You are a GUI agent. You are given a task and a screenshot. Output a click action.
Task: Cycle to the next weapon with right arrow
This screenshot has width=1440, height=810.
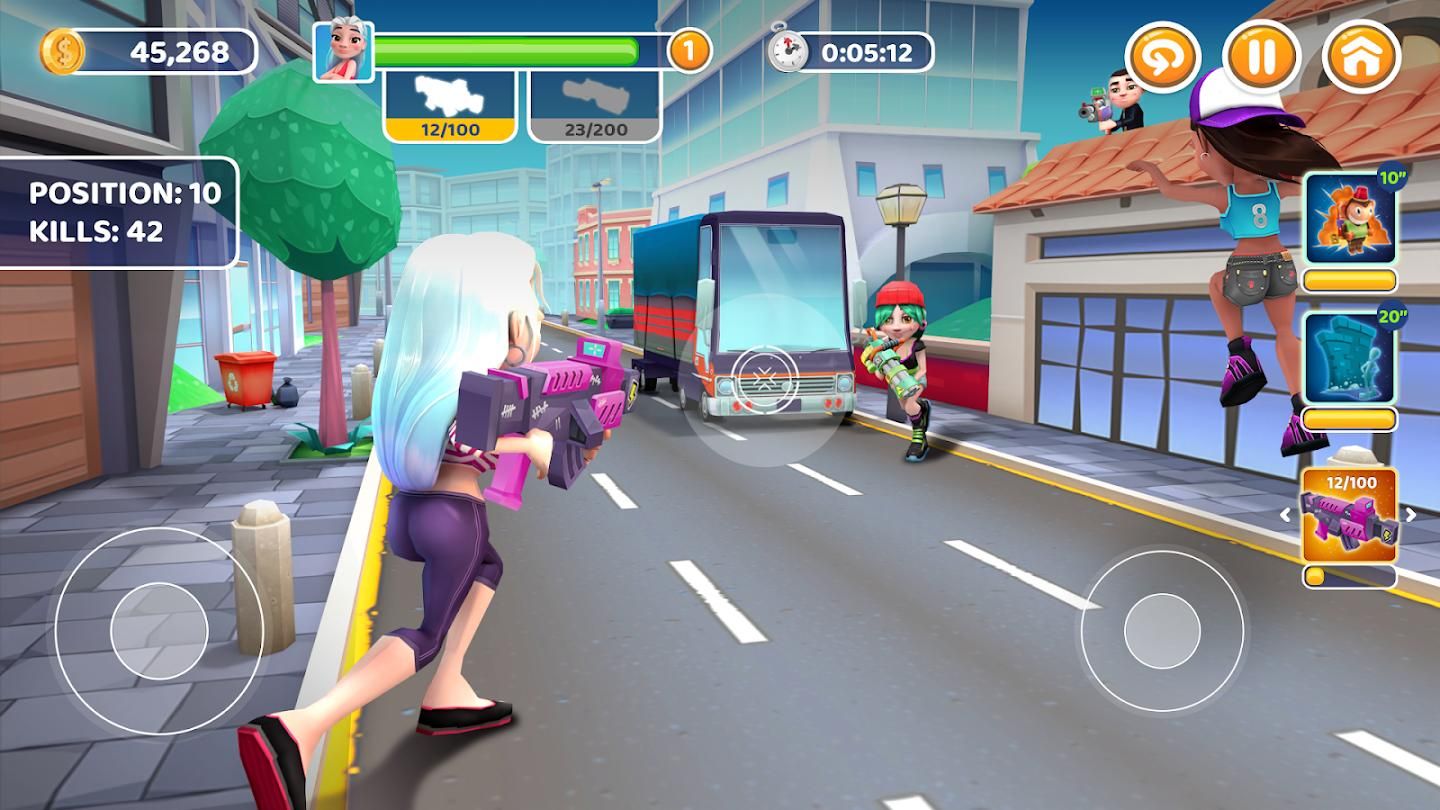tap(1411, 515)
